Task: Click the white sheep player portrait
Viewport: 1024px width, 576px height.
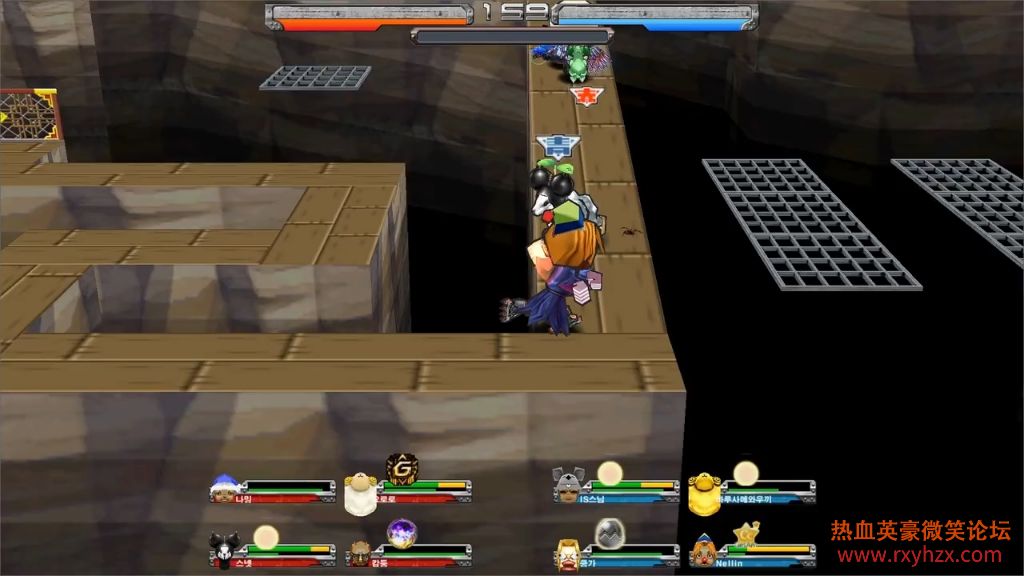Action: click(x=358, y=494)
